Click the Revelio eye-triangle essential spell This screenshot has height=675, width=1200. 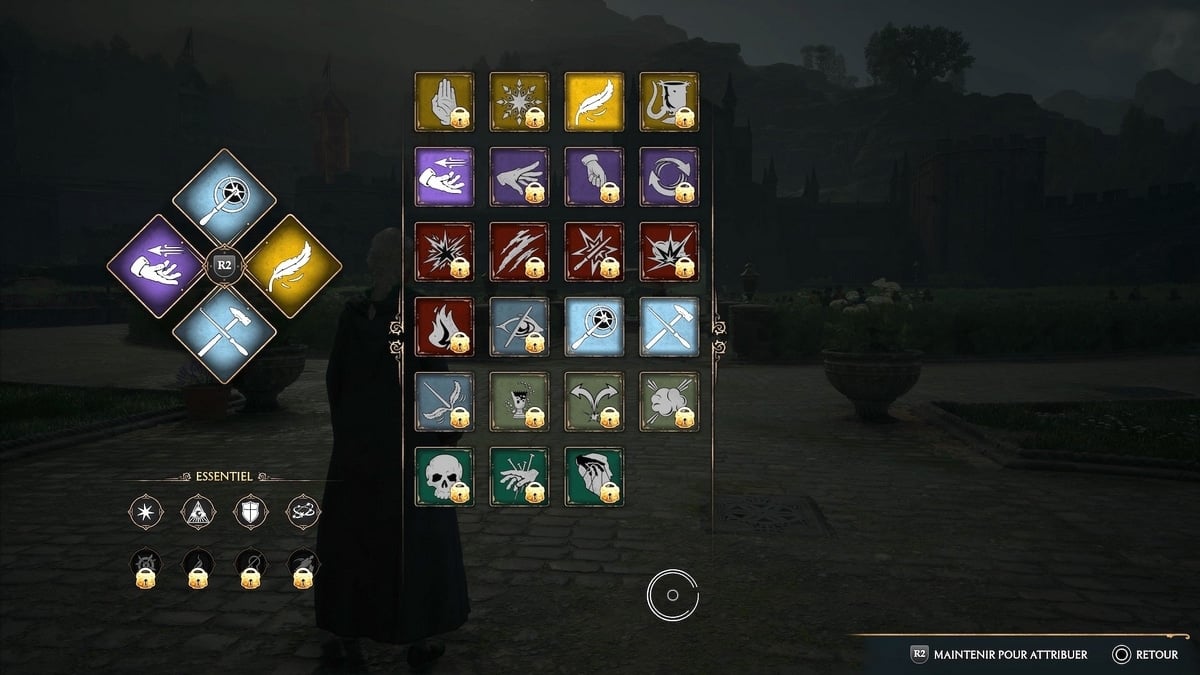[198, 512]
